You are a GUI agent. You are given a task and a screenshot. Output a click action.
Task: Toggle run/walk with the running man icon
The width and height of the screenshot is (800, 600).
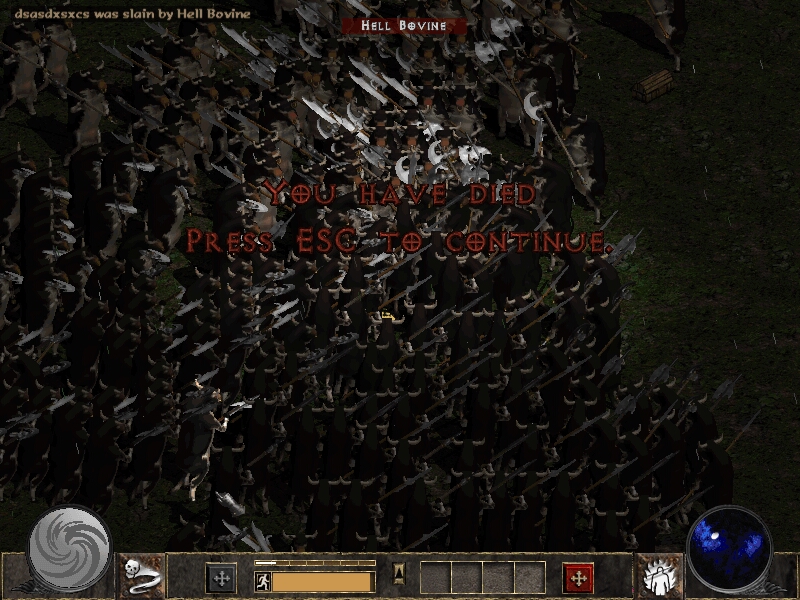click(x=262, y=581)
